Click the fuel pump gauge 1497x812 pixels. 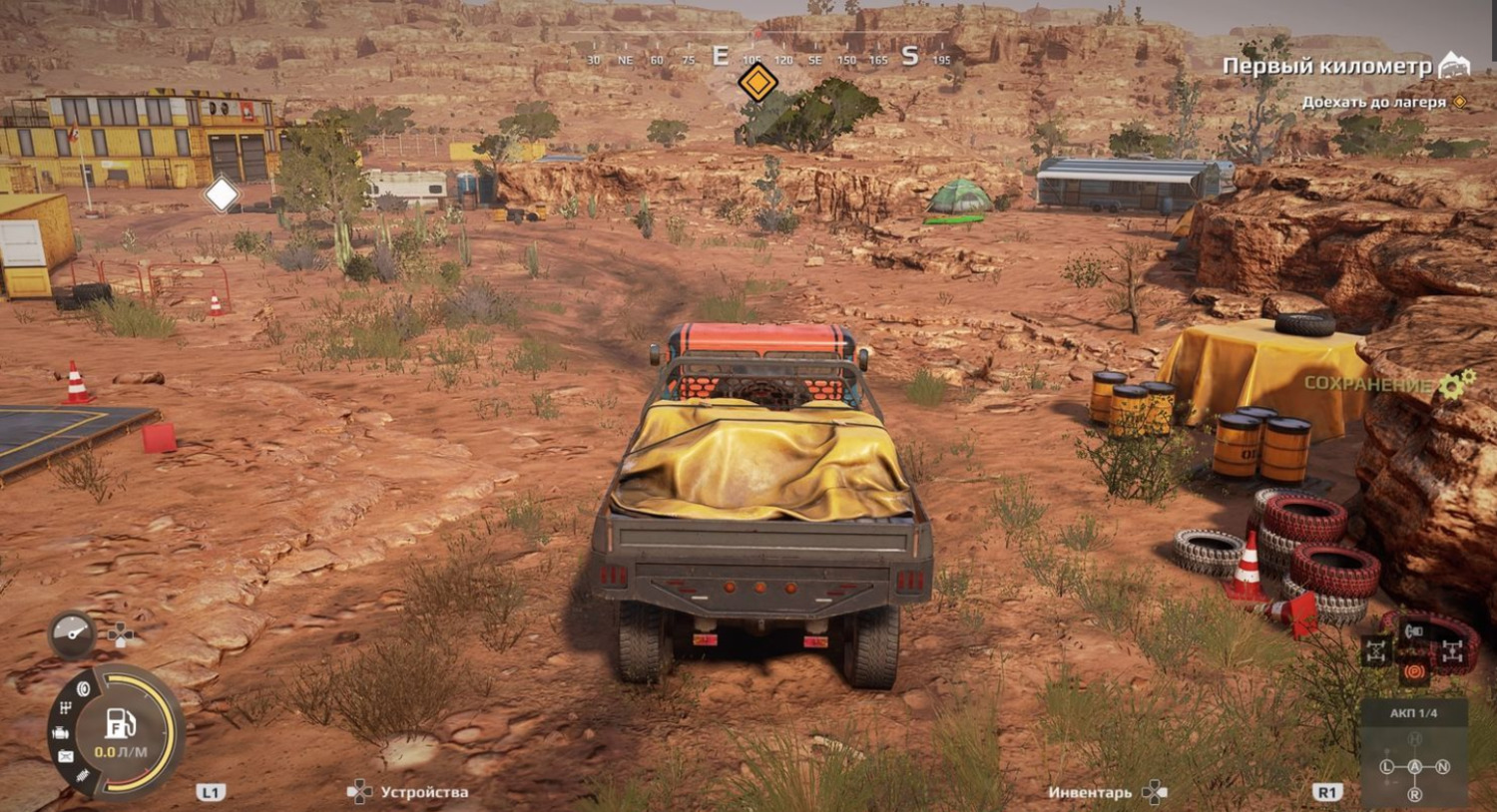coord(121,722)
